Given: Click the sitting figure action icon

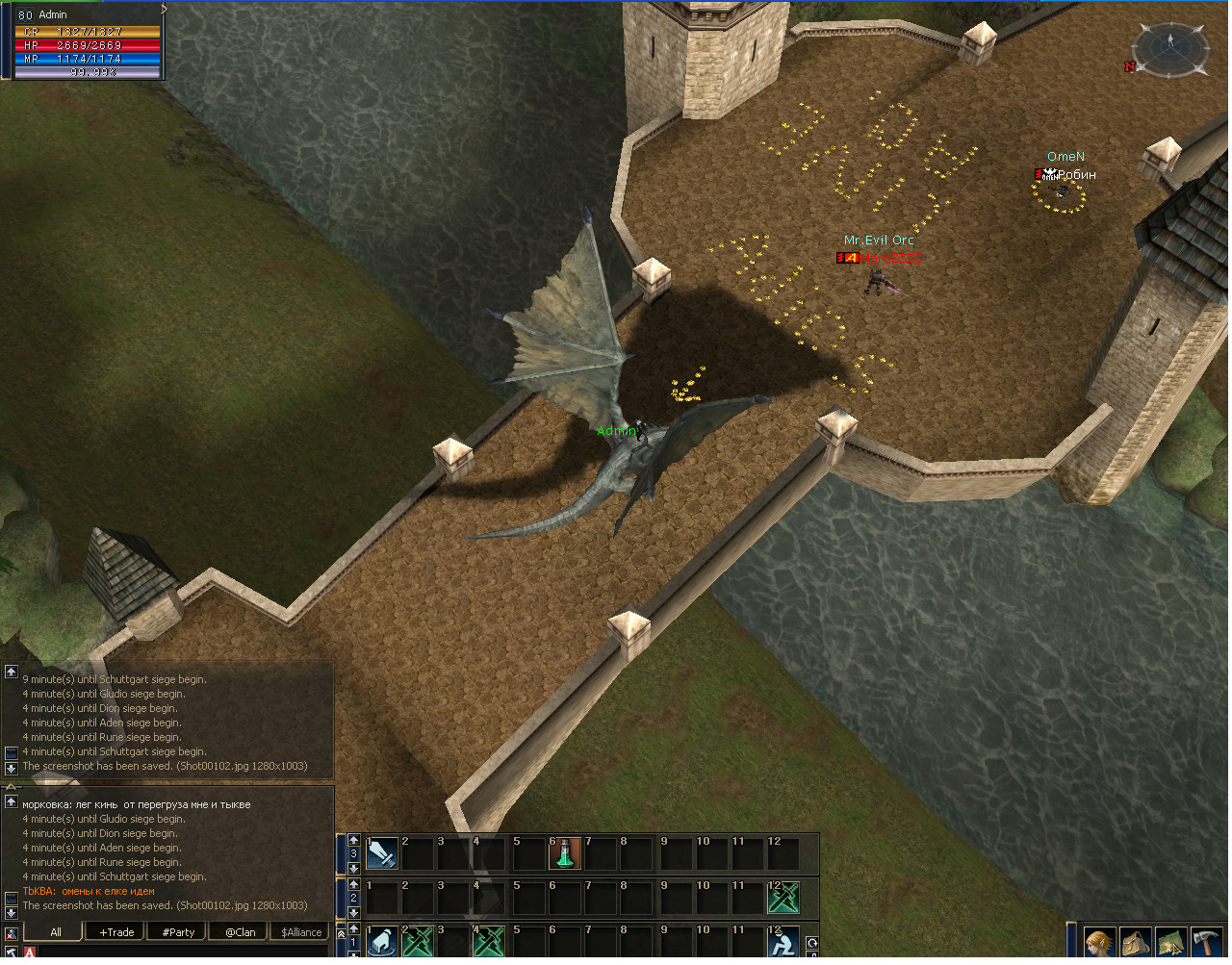Looking at the screenshot, I should tap(783, 942).
